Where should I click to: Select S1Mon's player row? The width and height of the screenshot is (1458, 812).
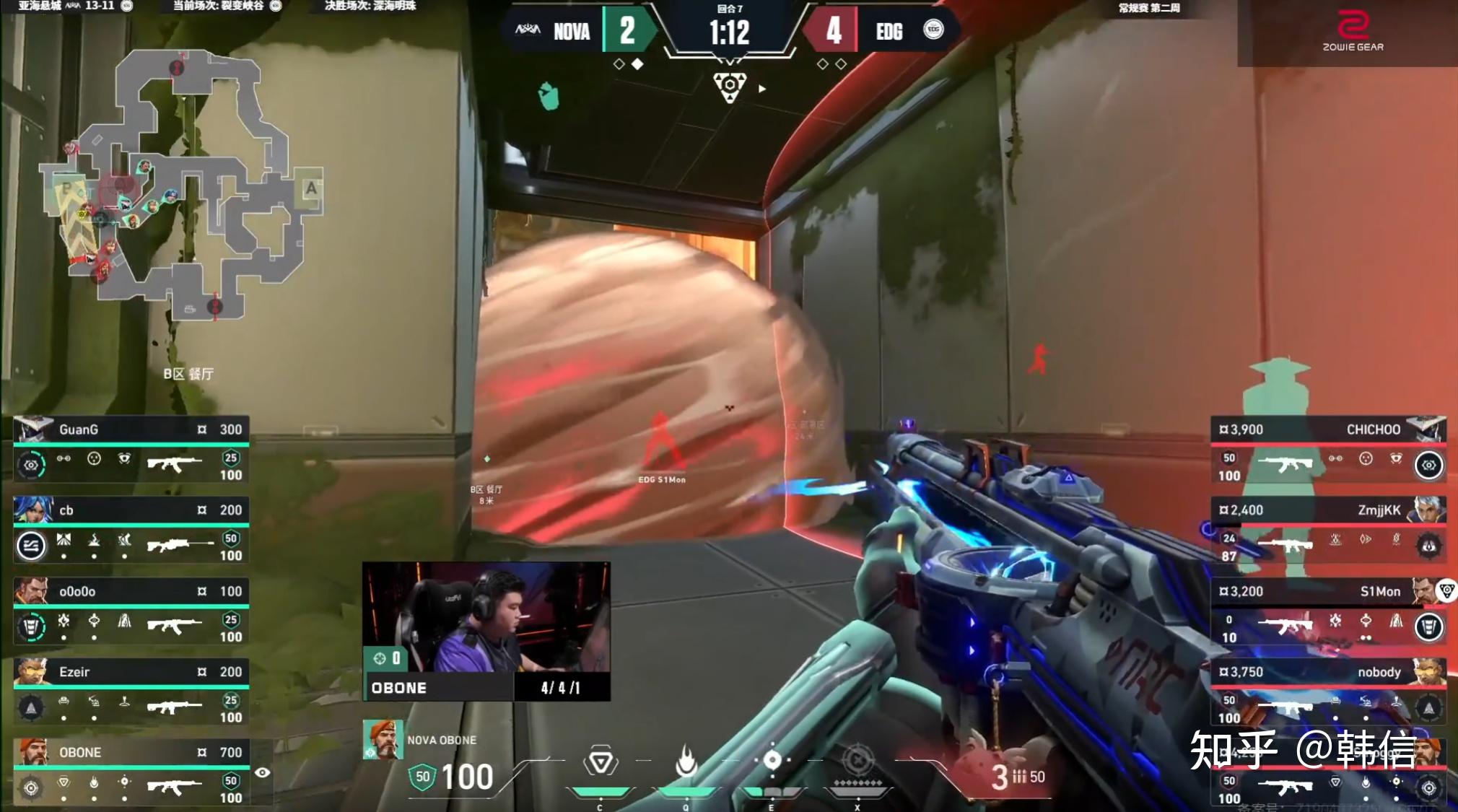(x=1328, y=611)
